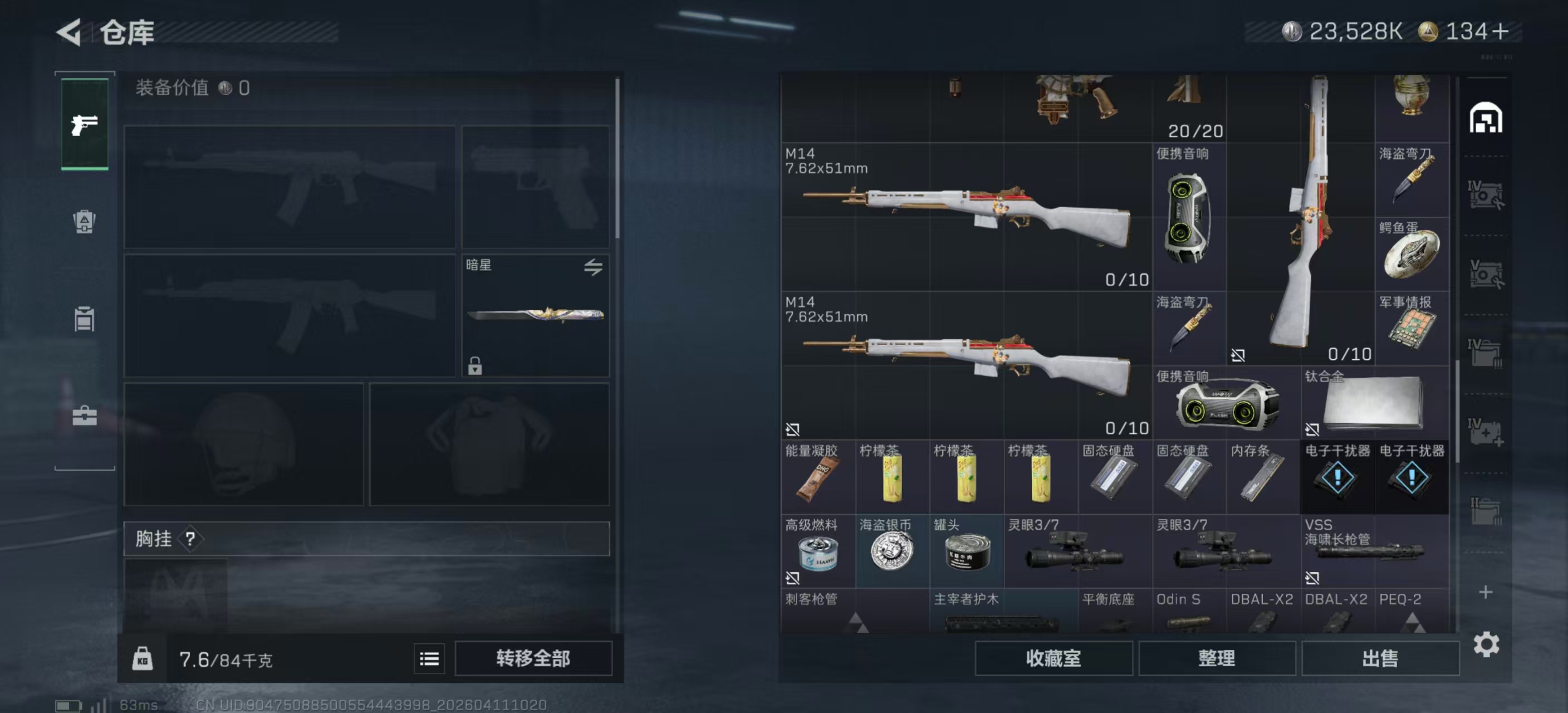Open the 胸挂 chest rig help tooltip

[190, 539]
